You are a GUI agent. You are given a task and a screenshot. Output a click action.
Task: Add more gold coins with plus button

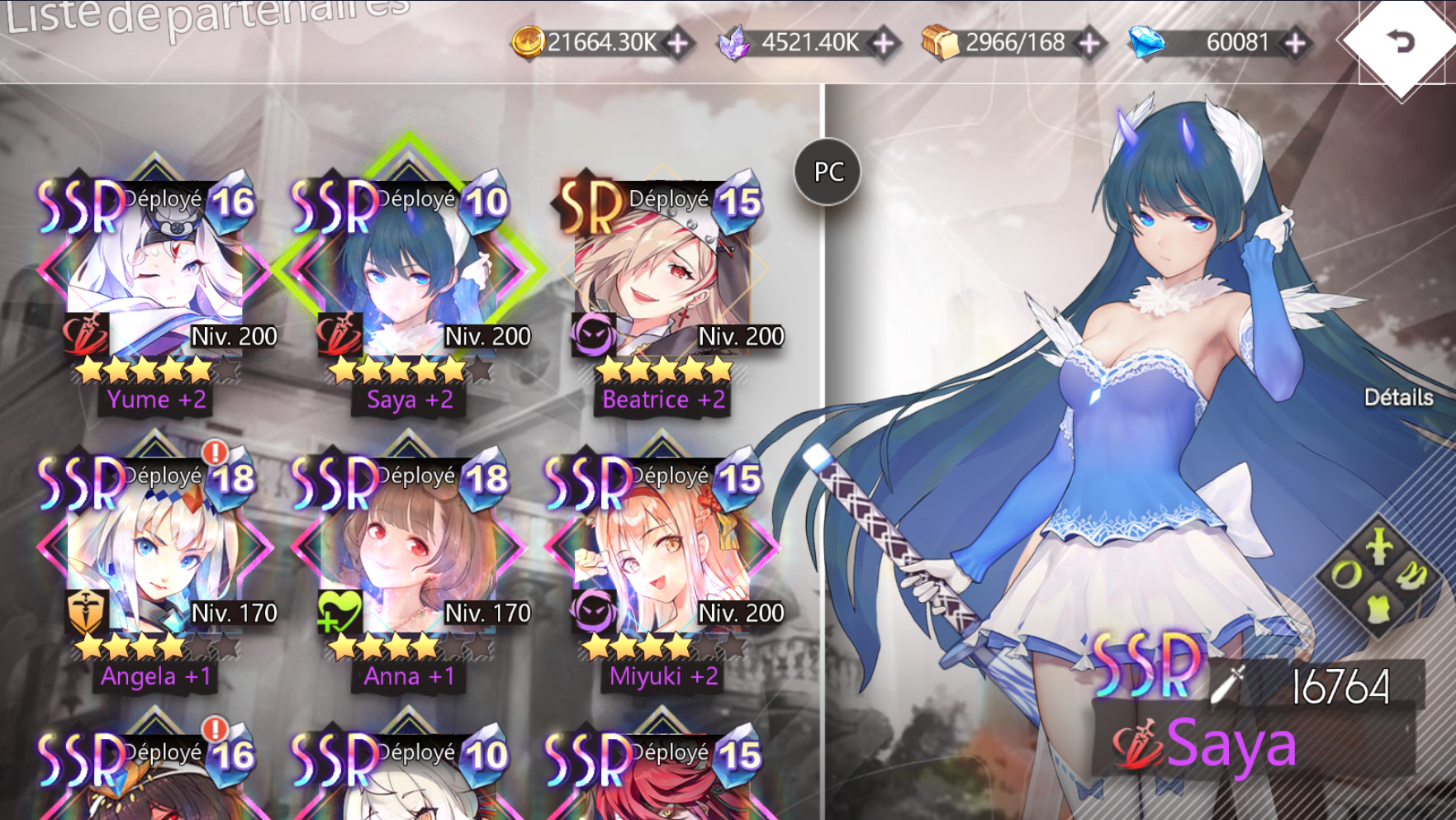[678, 43]
